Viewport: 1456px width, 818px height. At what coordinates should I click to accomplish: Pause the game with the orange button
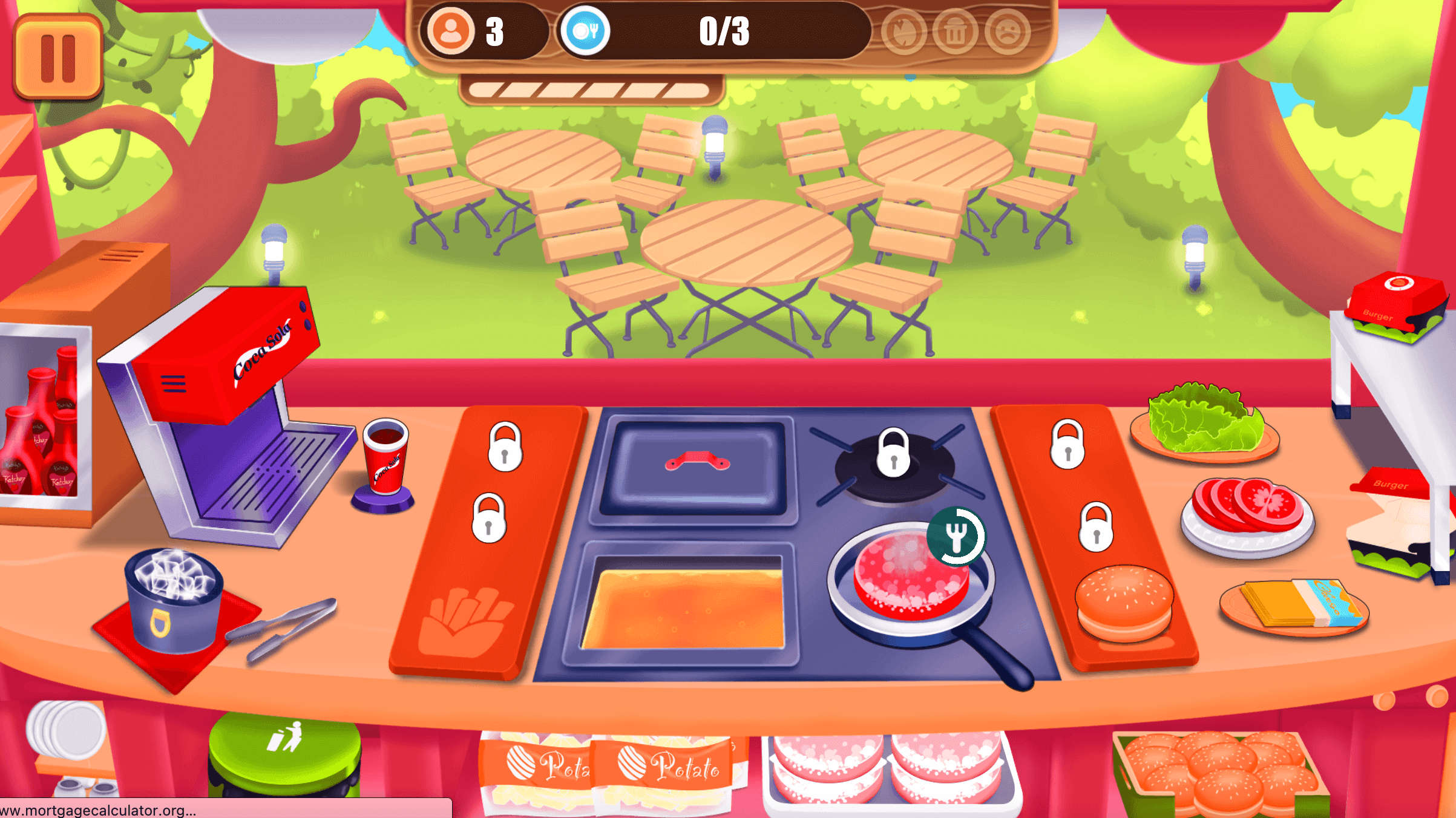coord(57,57)
